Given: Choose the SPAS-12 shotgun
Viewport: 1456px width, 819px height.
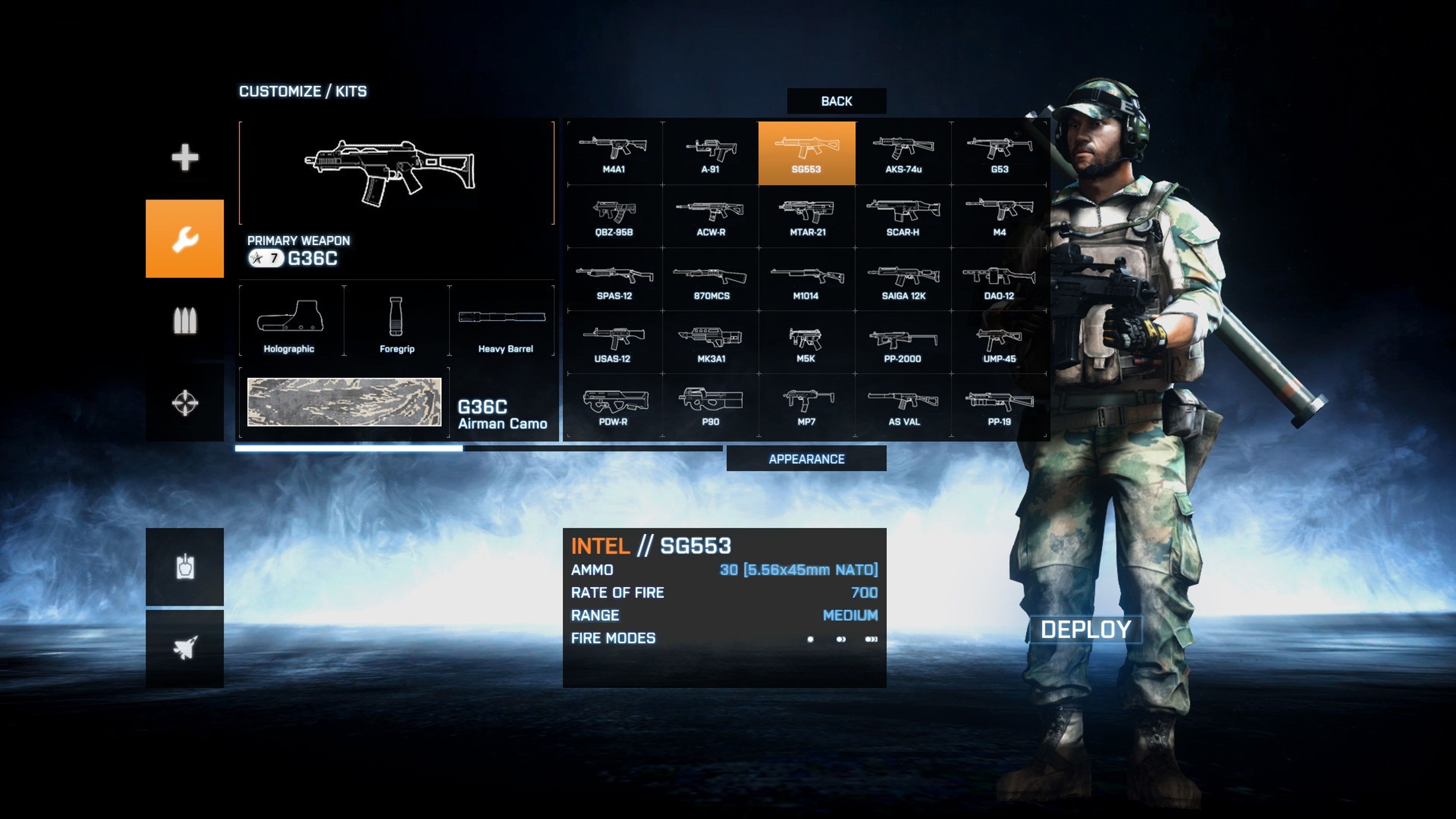Looking at the screenshot, I should coord(614,280).
